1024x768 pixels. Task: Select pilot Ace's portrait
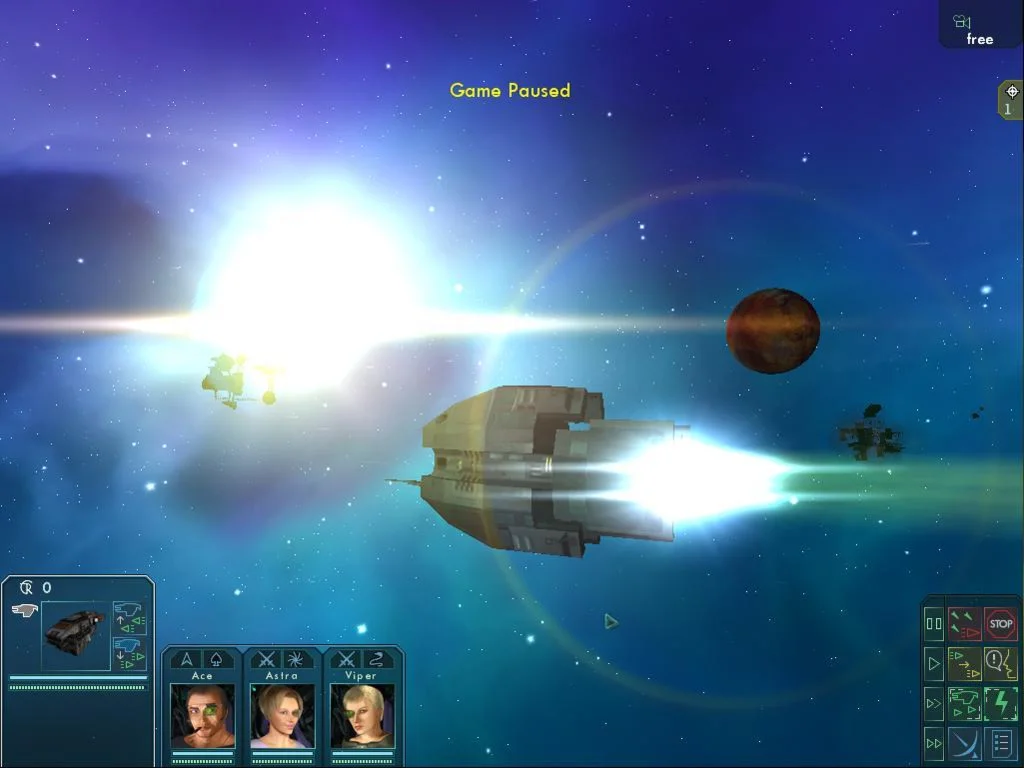(x=203, y=715)
